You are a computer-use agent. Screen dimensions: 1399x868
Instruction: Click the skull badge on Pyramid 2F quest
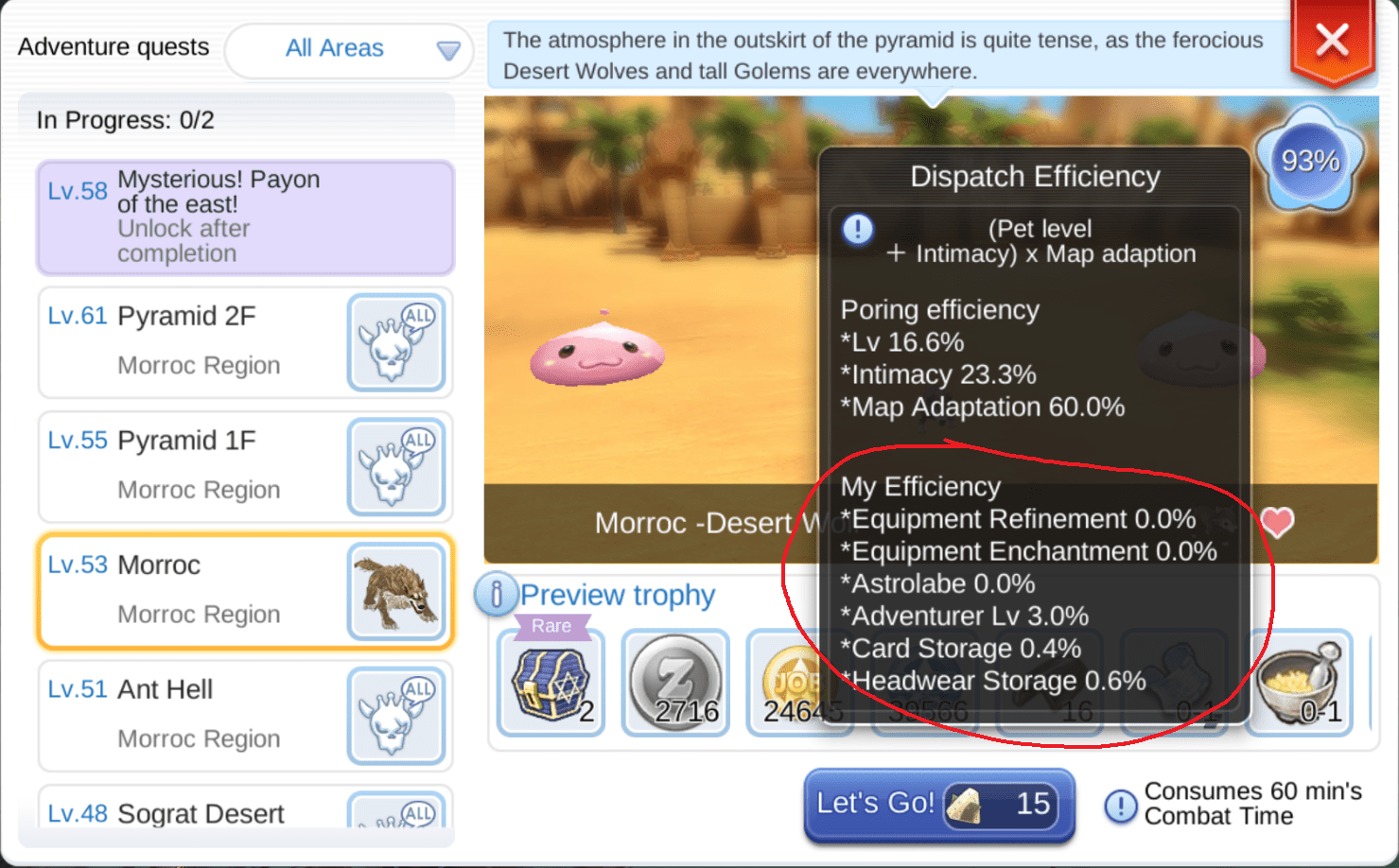(x=396, y=342)
